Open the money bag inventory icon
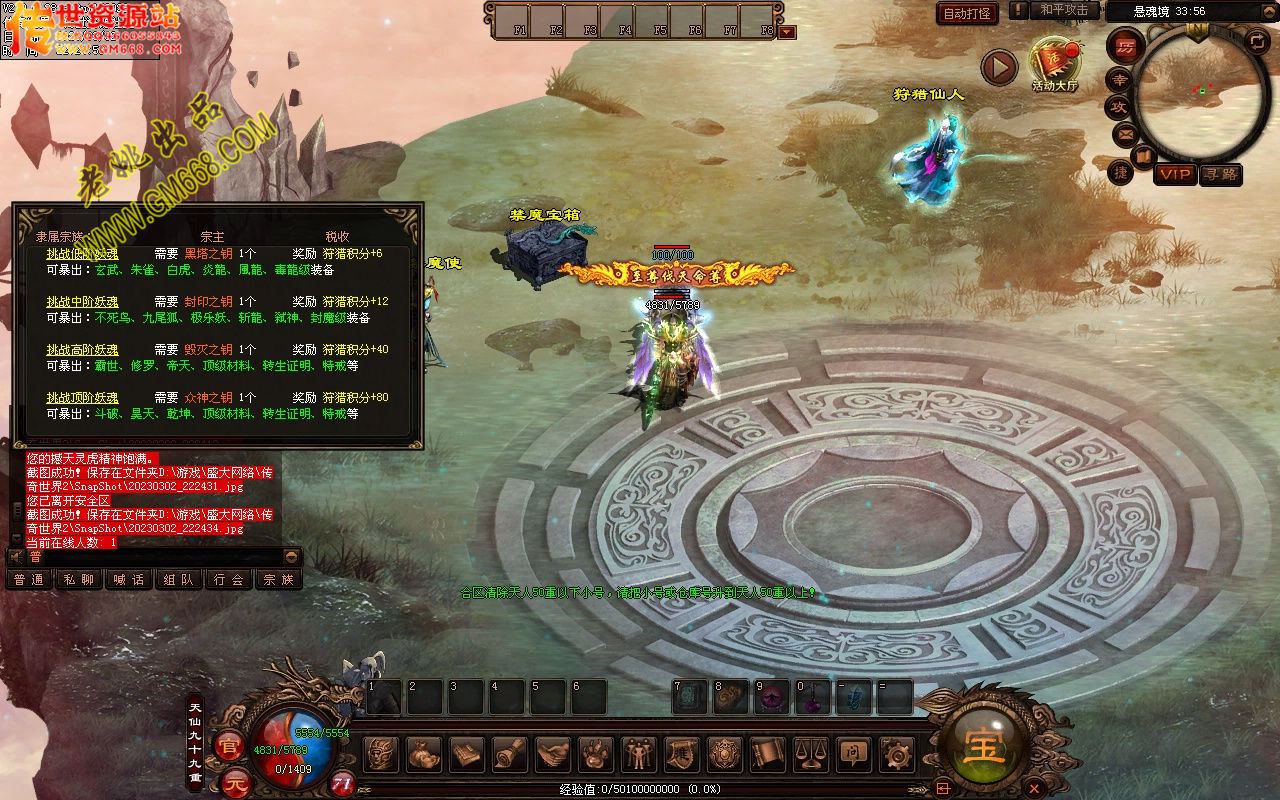The image size is (1280, 800). pos(424,754)
